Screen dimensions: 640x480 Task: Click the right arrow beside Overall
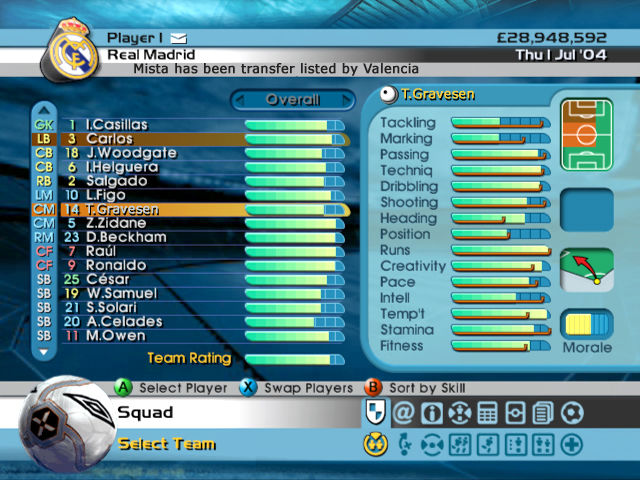click(x=346, y=100)
